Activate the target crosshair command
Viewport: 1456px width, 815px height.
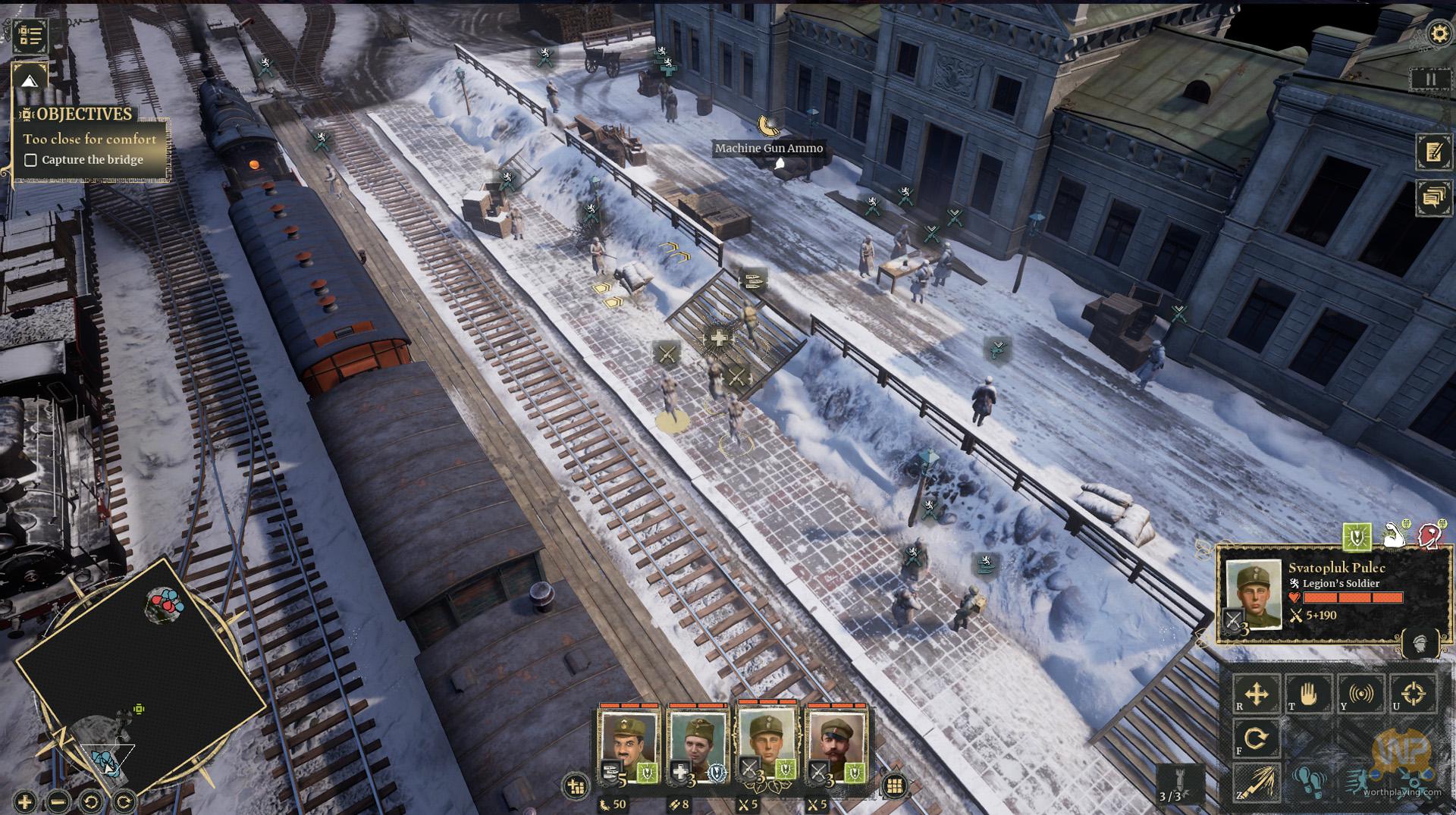[1413, 694]
